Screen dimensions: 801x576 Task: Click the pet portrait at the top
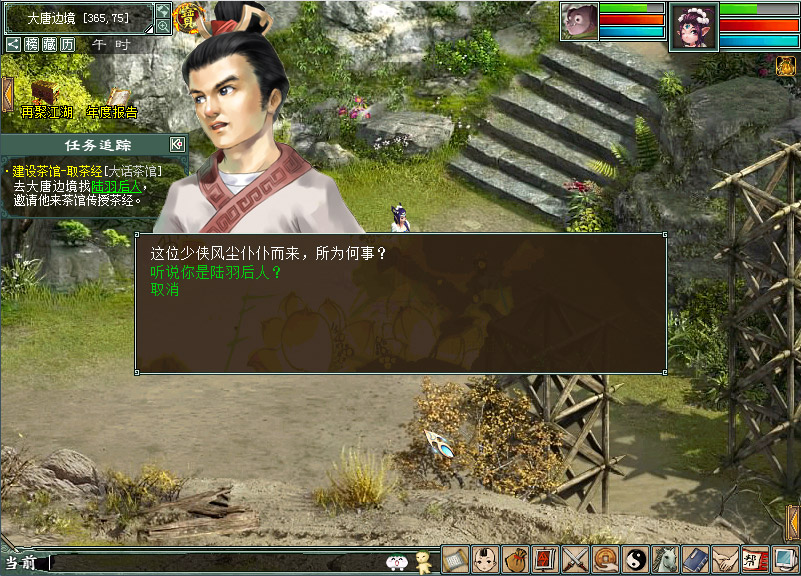coord(578,21)
